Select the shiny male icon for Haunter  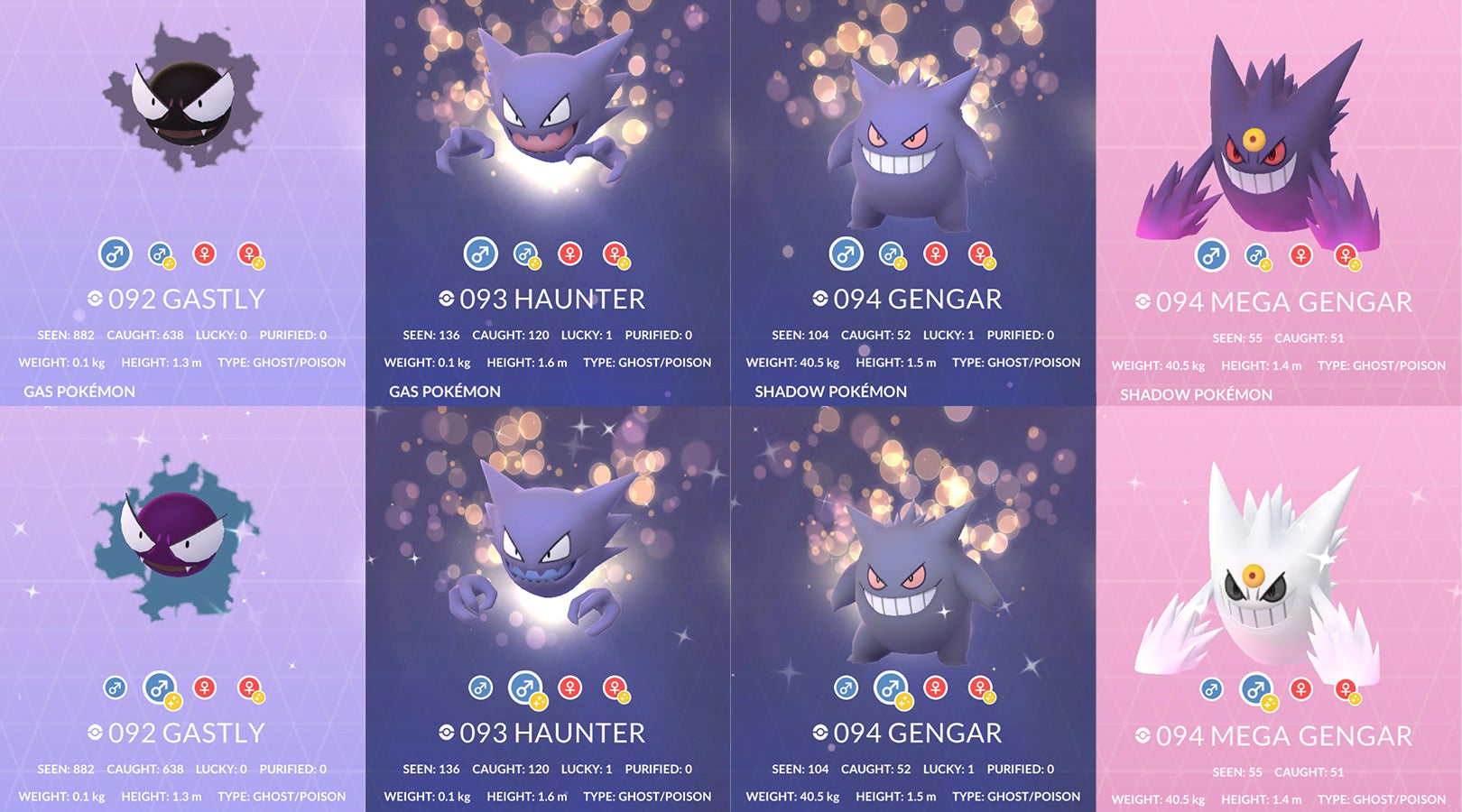[x=528, y=255]
